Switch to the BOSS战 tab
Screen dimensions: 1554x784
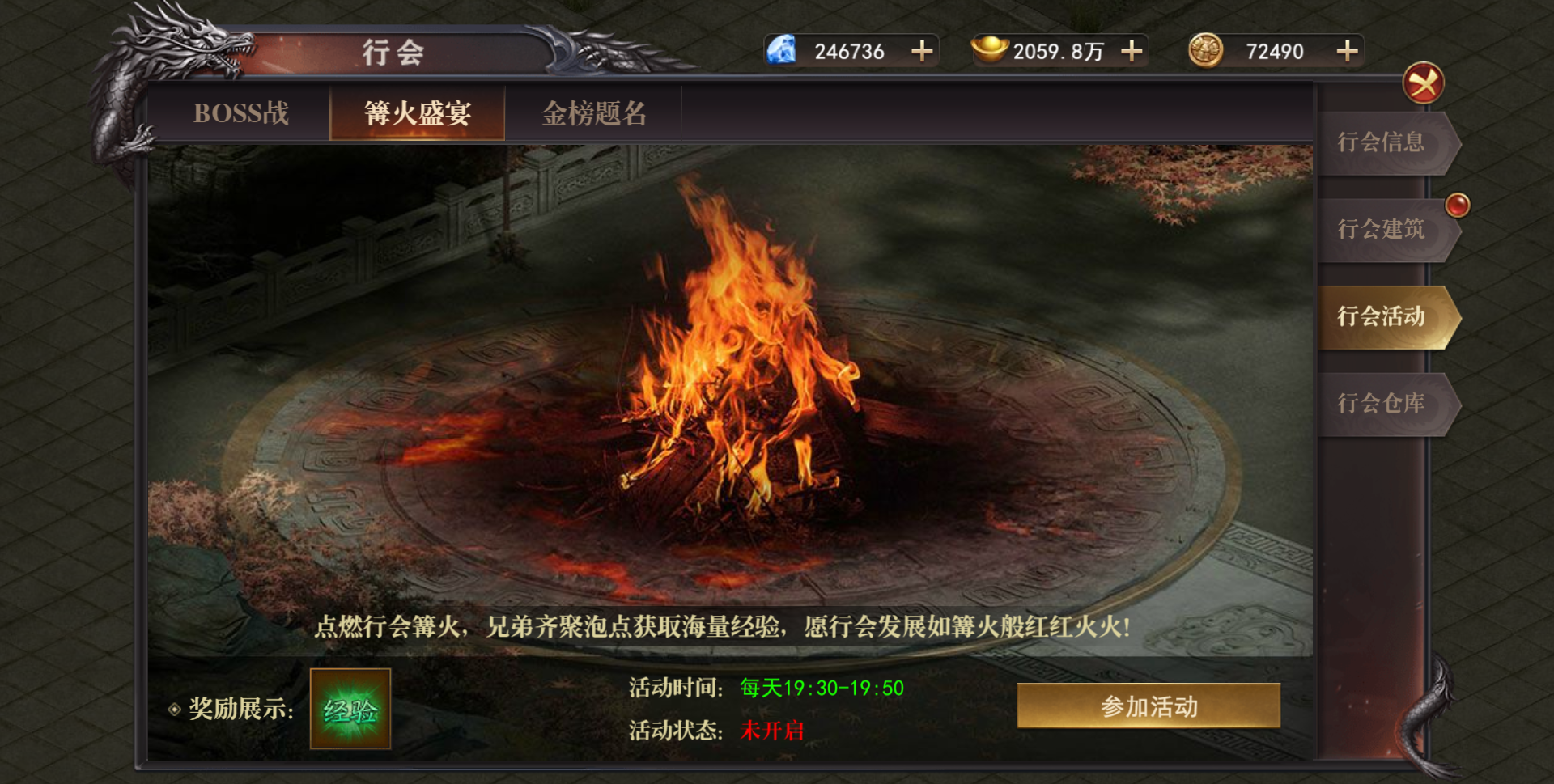[240, 113]
